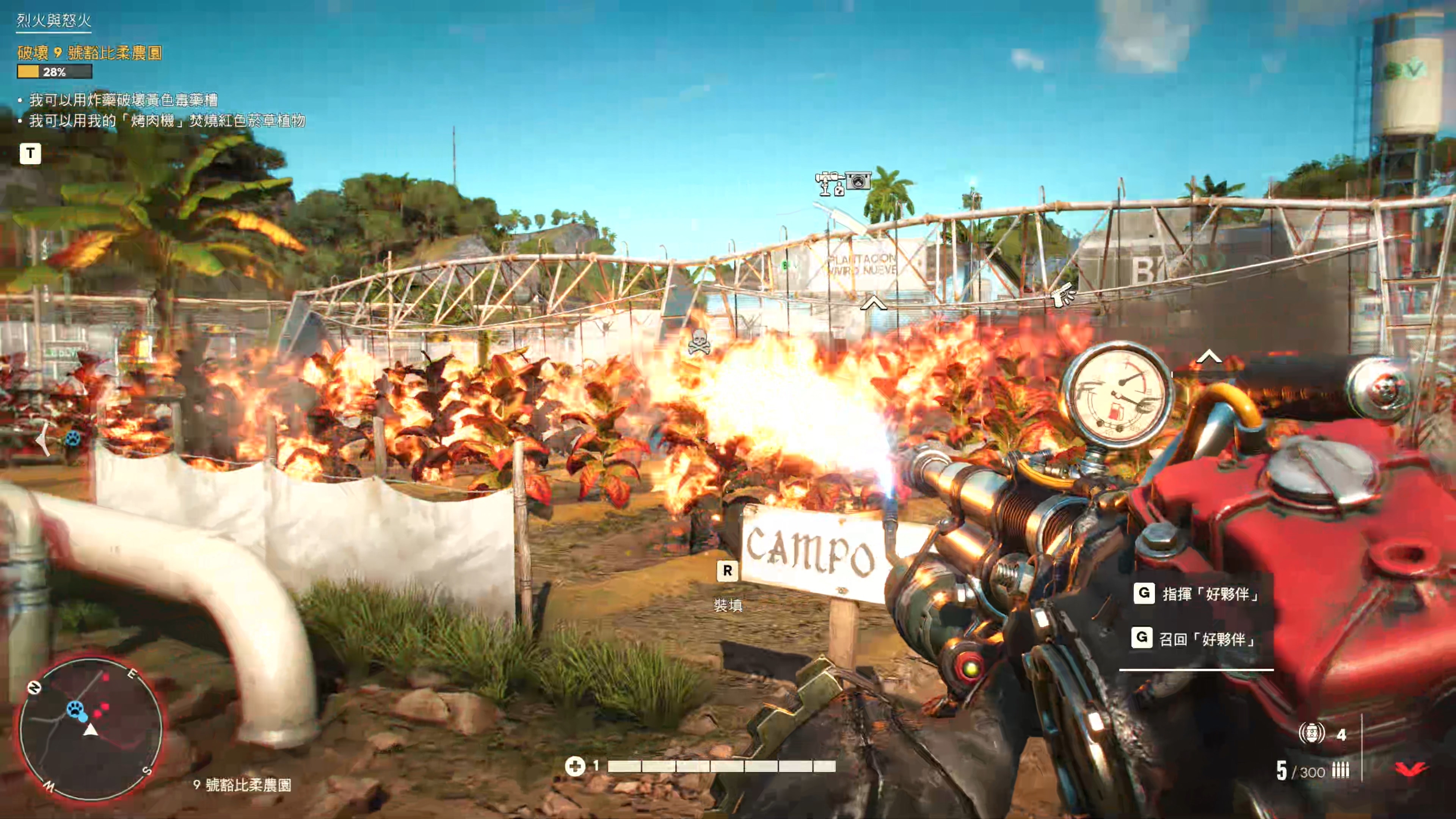Use the healing plus icon

point(575,766)
